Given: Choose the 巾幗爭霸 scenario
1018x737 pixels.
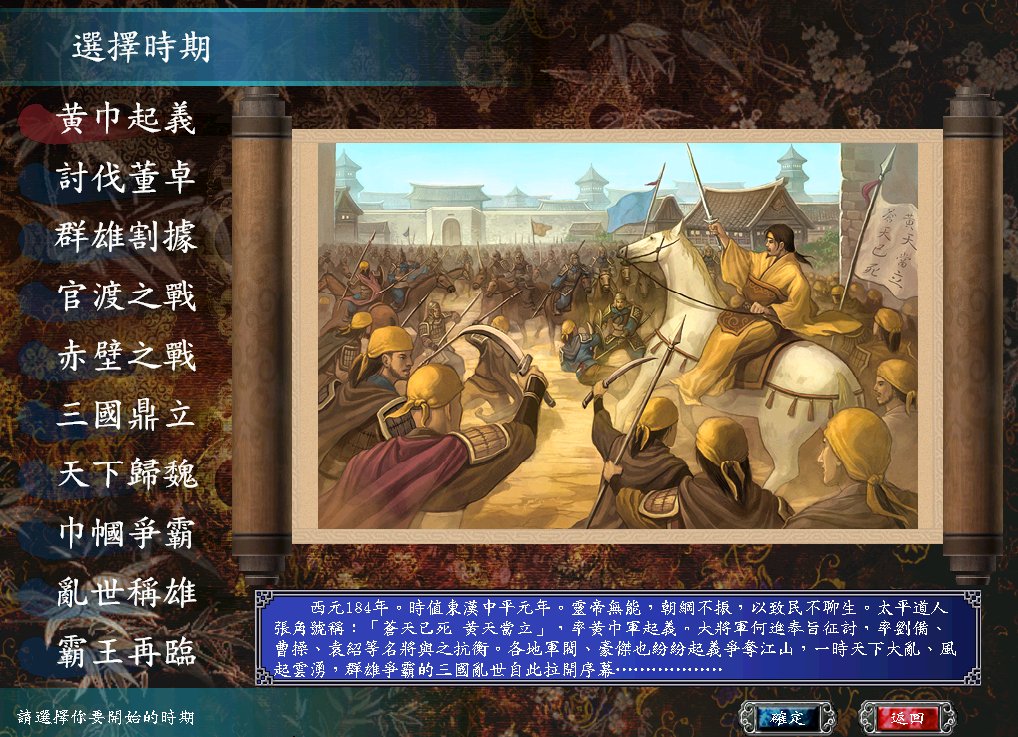Looking at the screenshot, I should 126,533.
